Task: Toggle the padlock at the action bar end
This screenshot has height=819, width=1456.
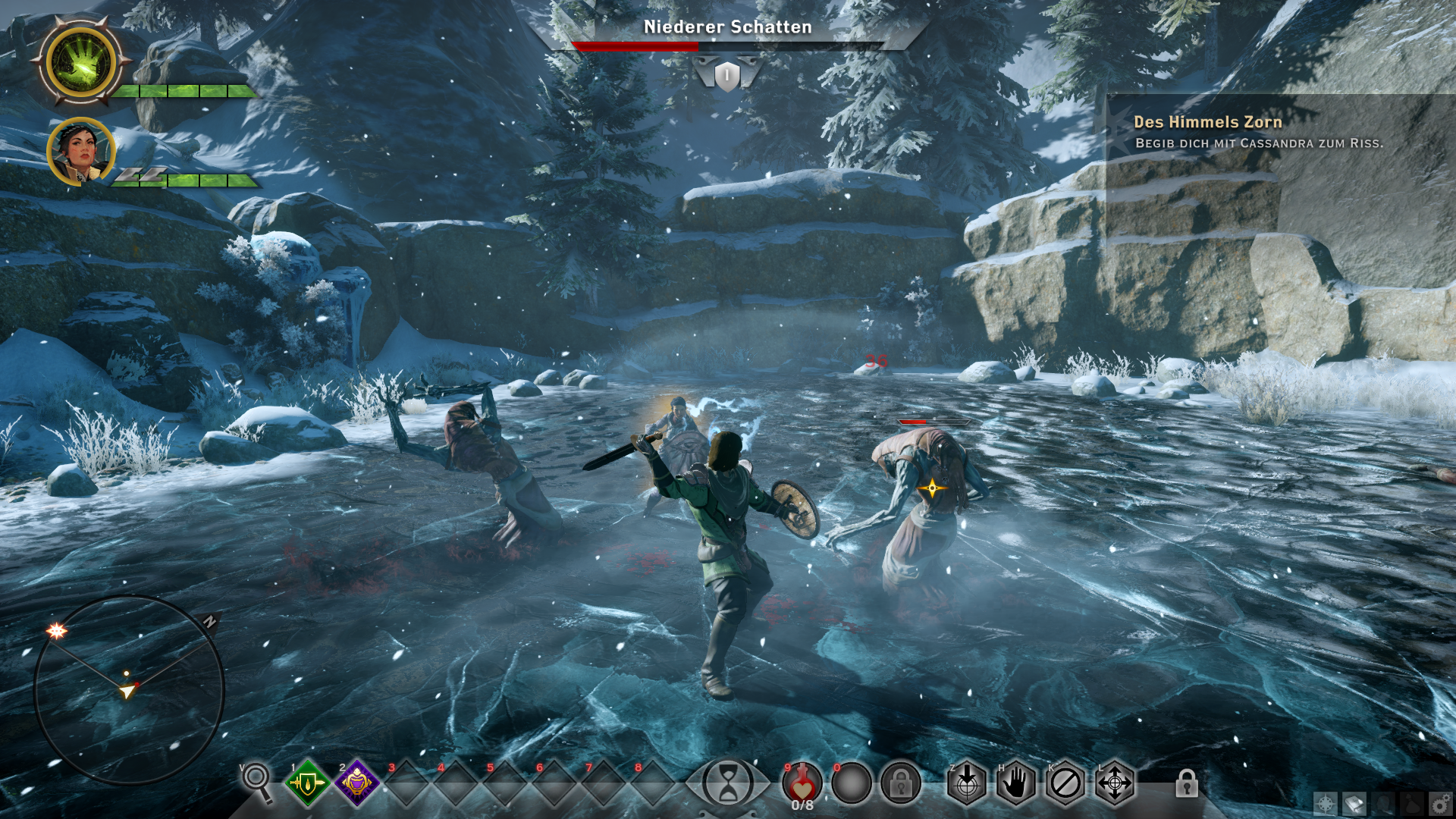Action: tap(1187, 783)
